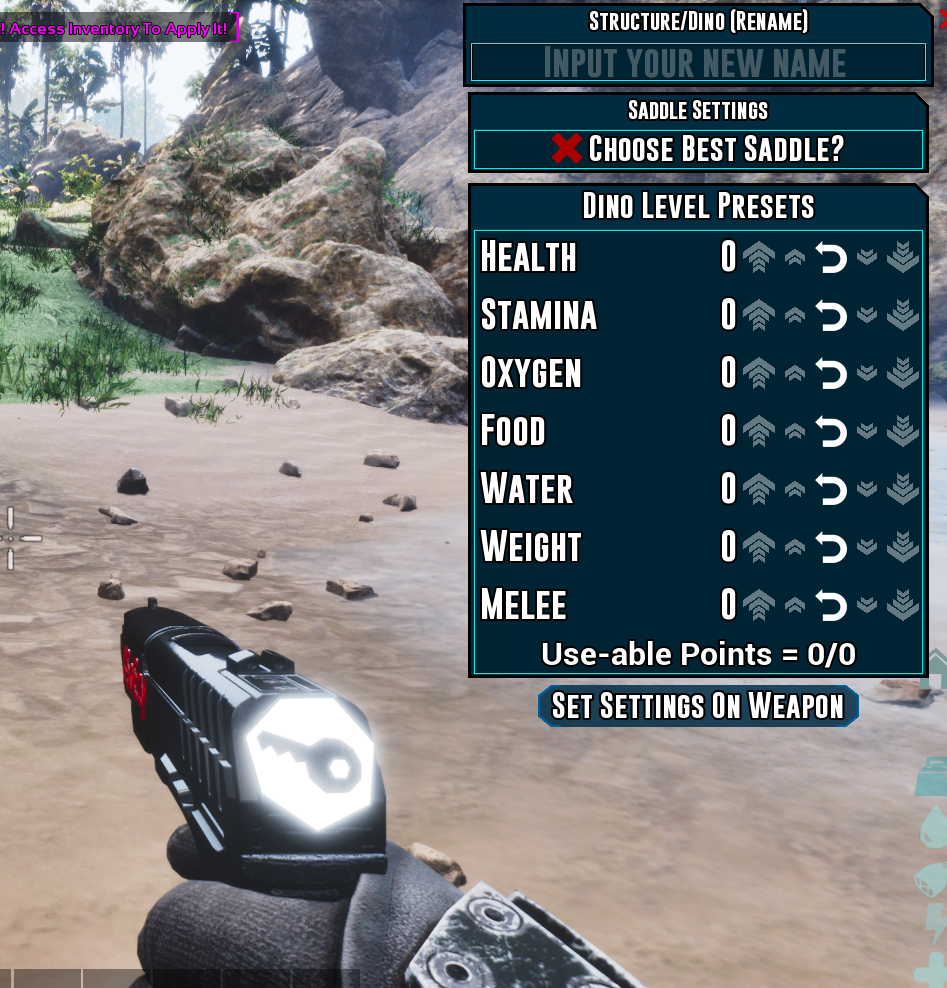Viewport: 947px width, 988px height.
Task: Boost Water using the large up chevrons
Action: tap(759, 490)
